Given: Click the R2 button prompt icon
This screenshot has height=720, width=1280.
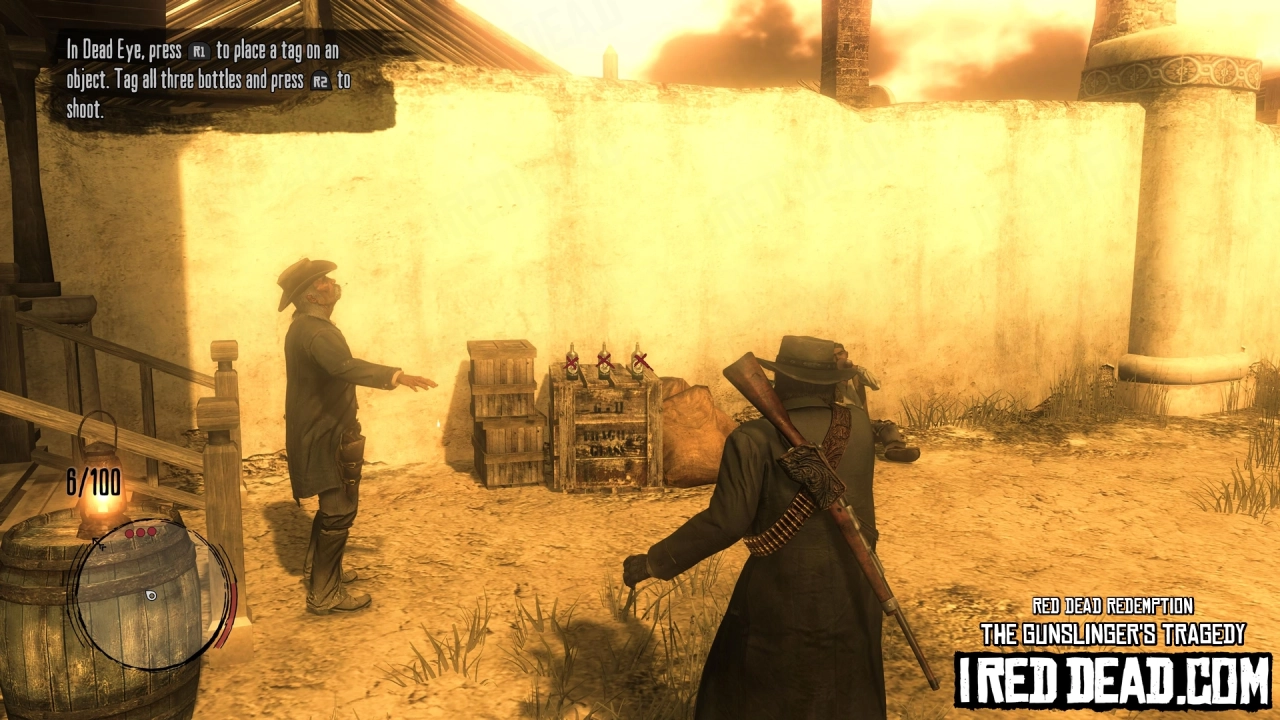Looking at the screenshot, I should coord(320,82).
